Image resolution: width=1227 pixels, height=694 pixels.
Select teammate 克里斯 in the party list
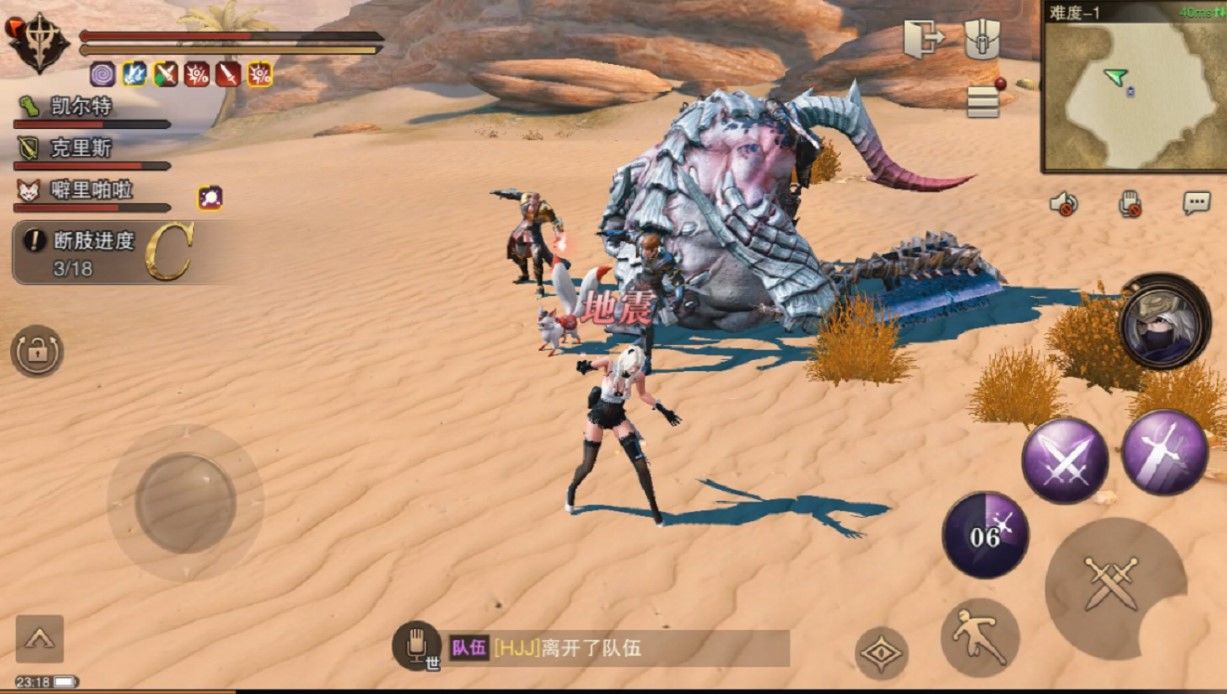coord(80,149)
